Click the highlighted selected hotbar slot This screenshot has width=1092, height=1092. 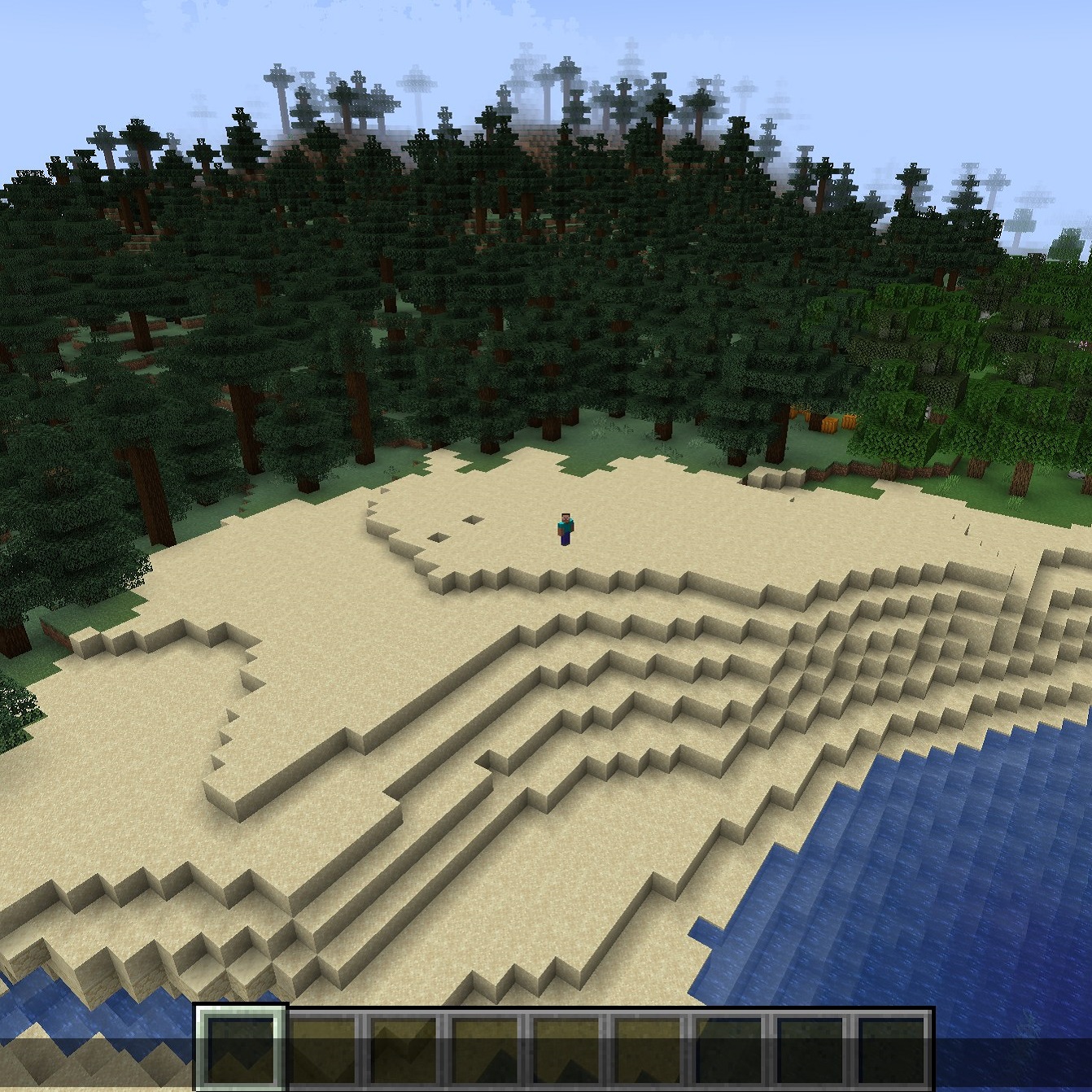(241, 1048)
